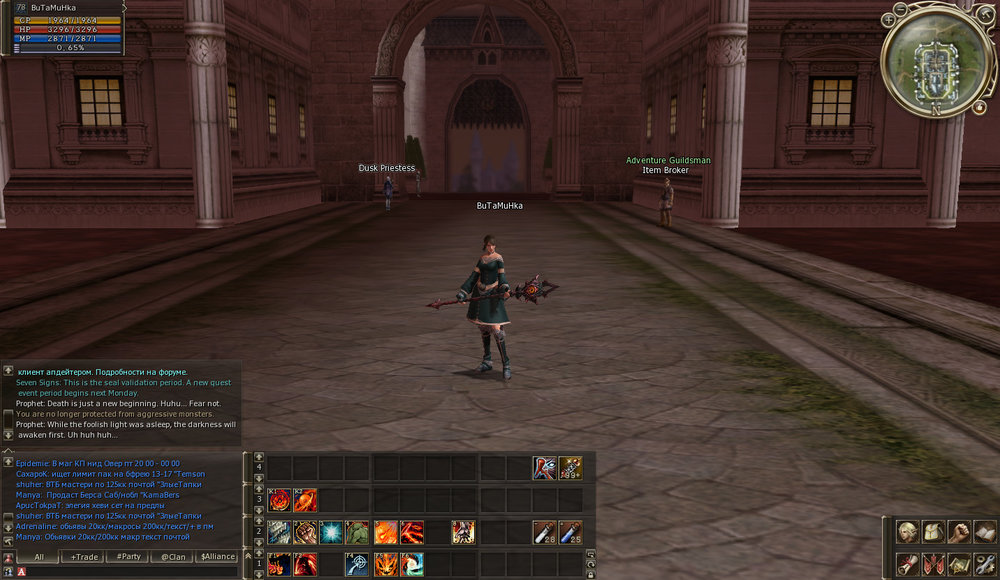Show the $Alliance chat tab
This screenshot has width=1000, height=580.
pos(218,556)
